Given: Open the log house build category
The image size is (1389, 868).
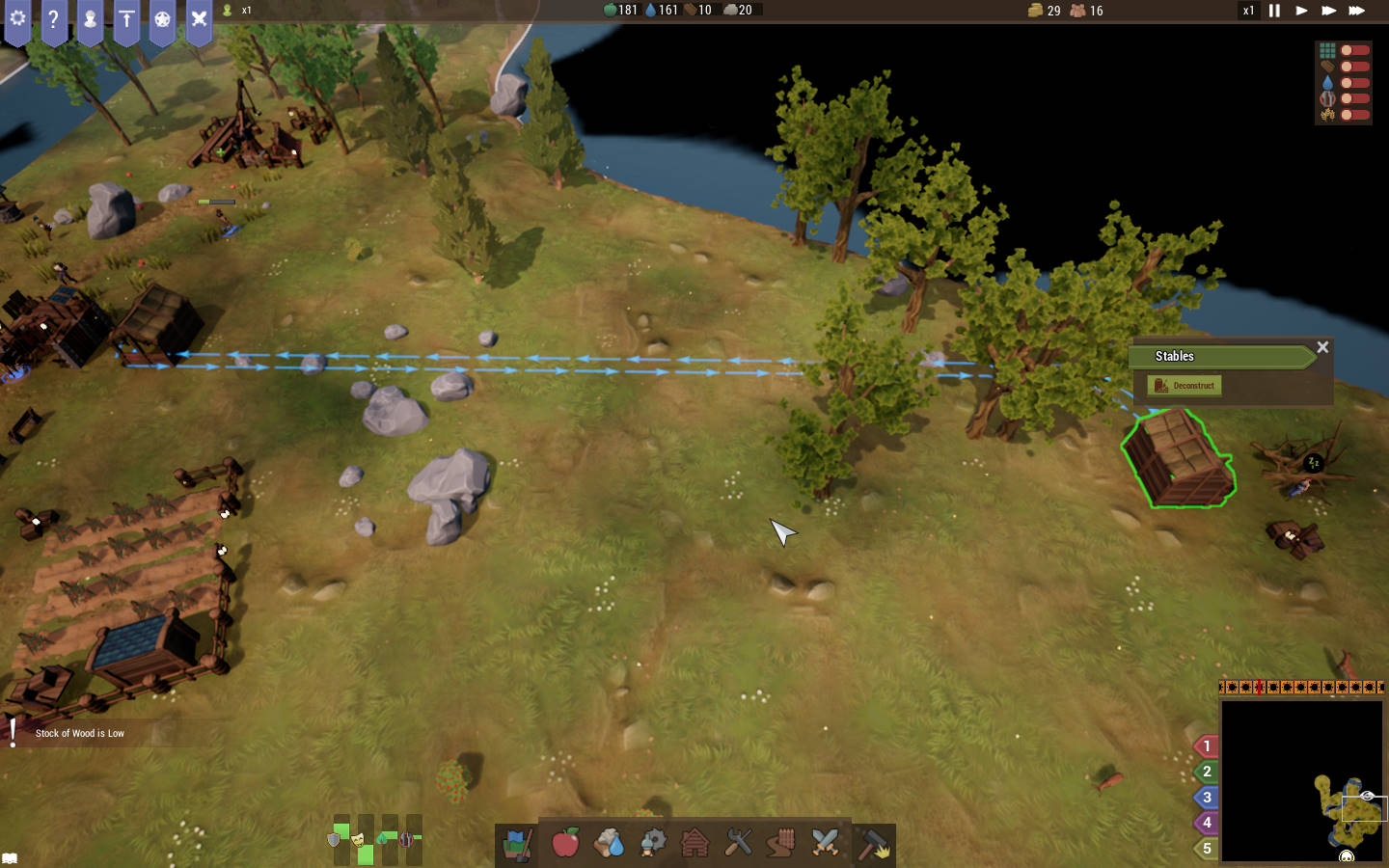Looking at the screenshot, I should pos(694,843).
